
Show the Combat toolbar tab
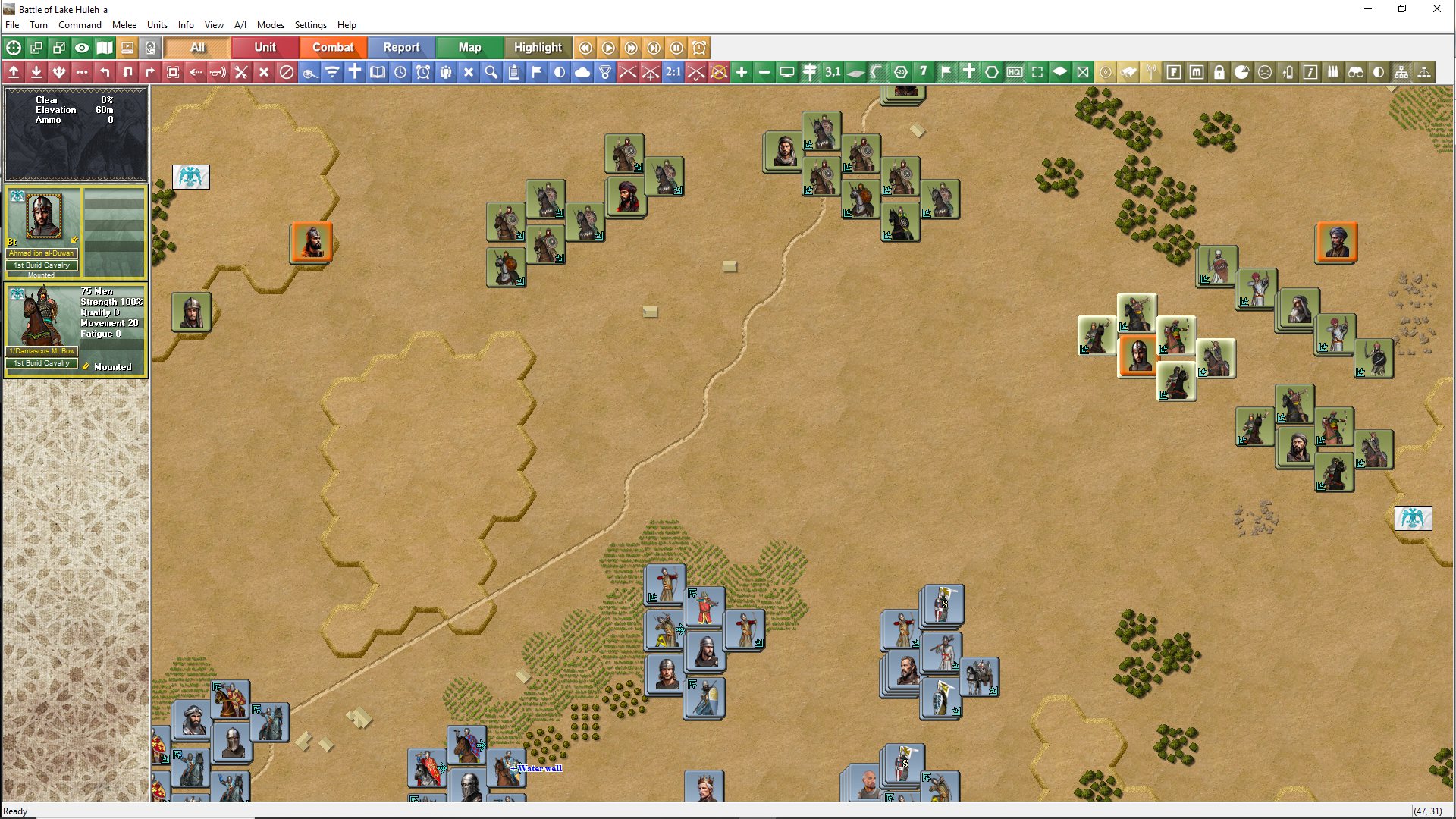[333, 47]
